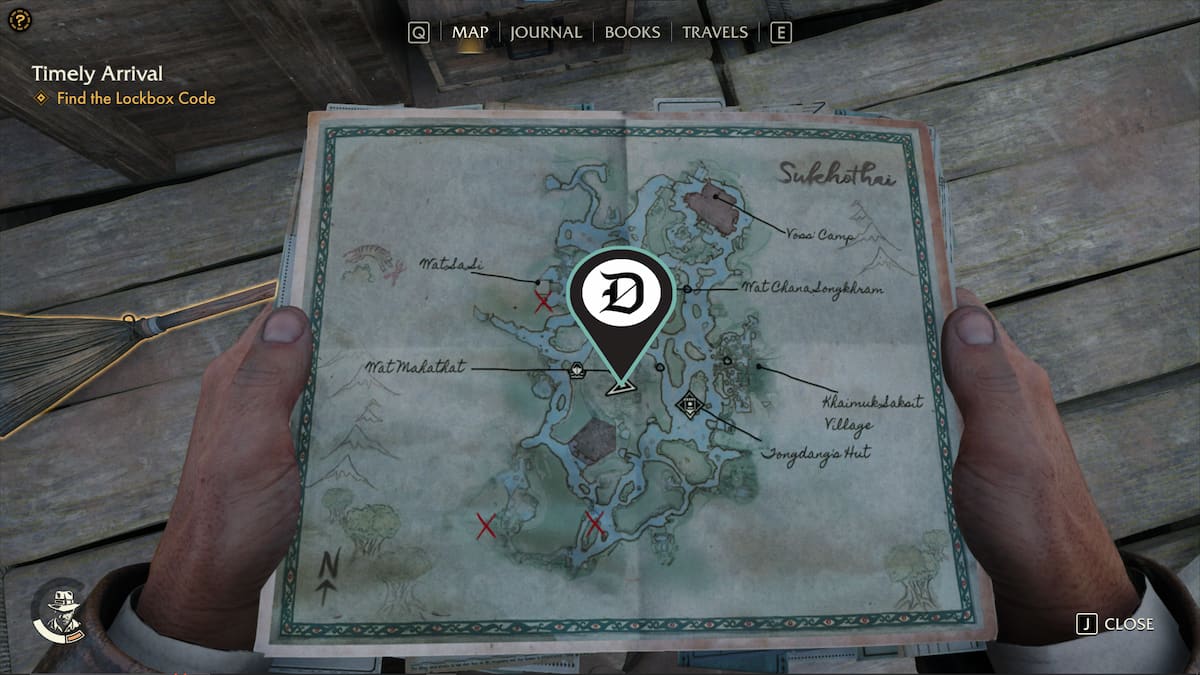Switch to the Journal tab

545,32
